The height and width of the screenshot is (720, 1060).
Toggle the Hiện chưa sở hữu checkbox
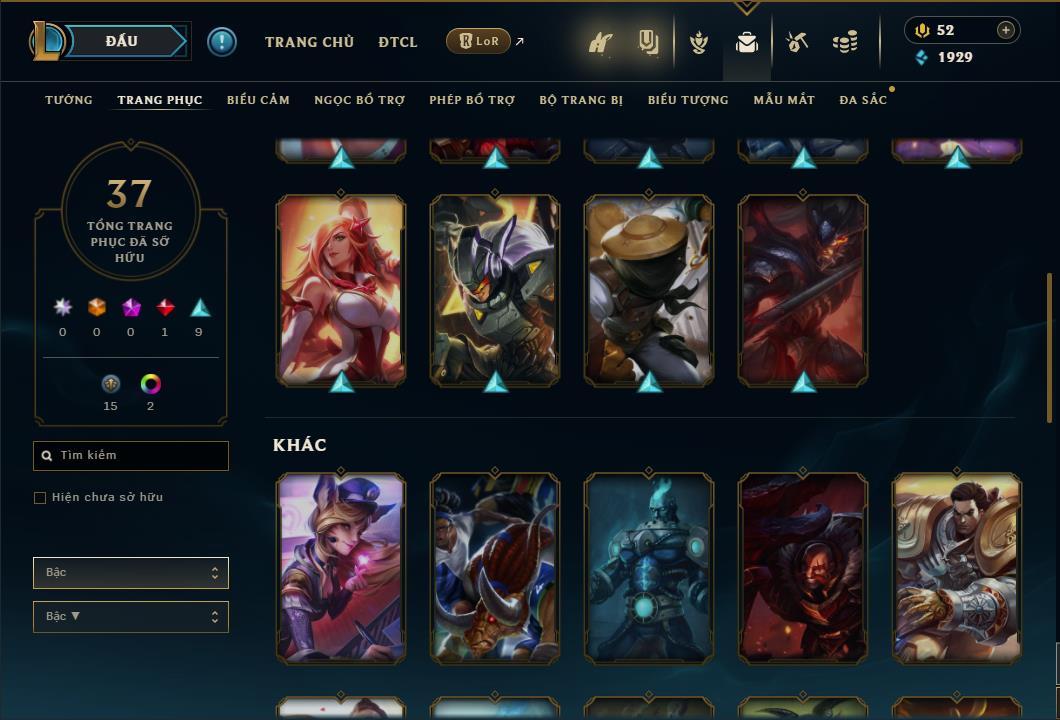[40, 498]
